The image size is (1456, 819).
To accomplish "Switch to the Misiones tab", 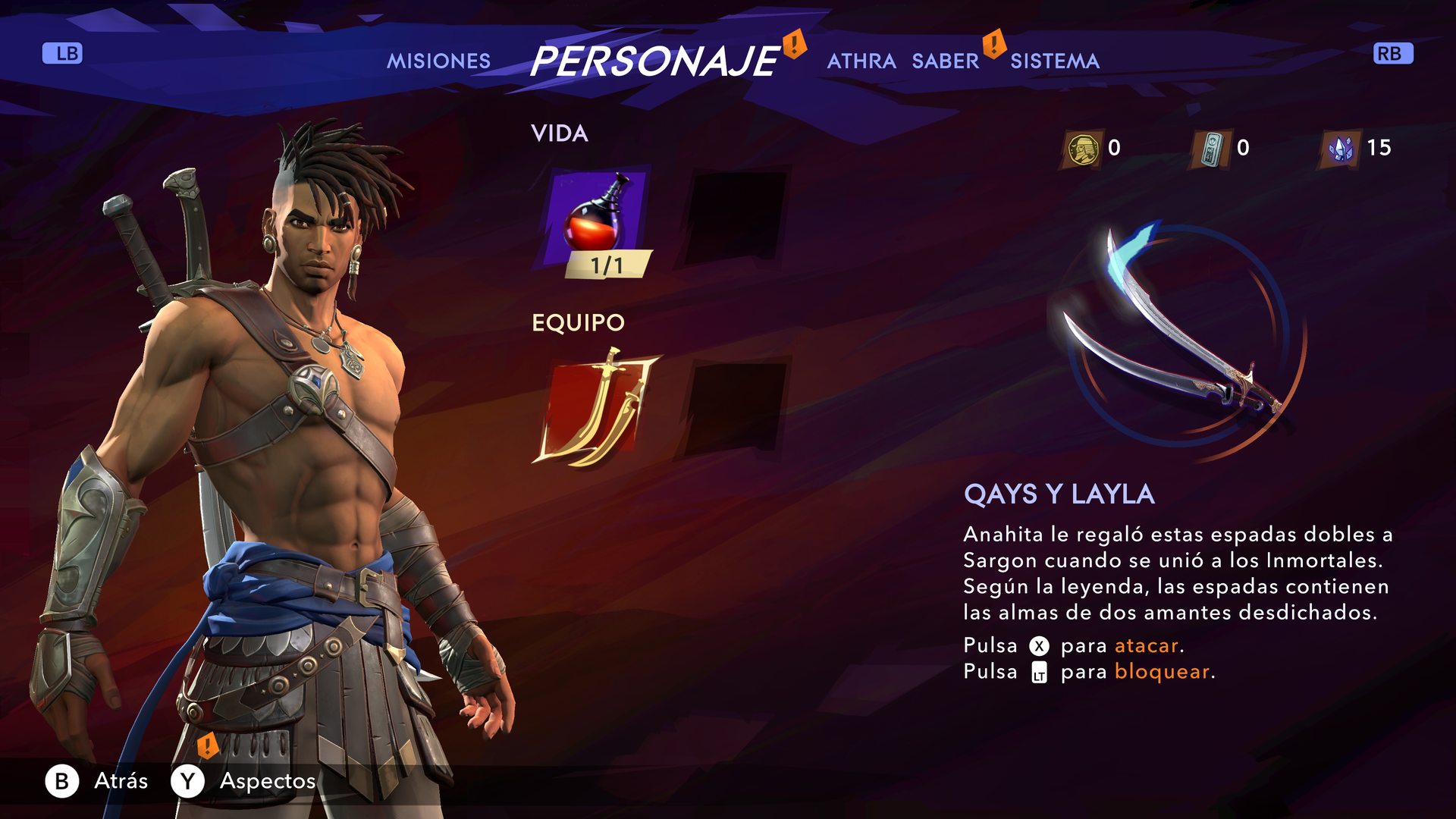I will [438, 61].
